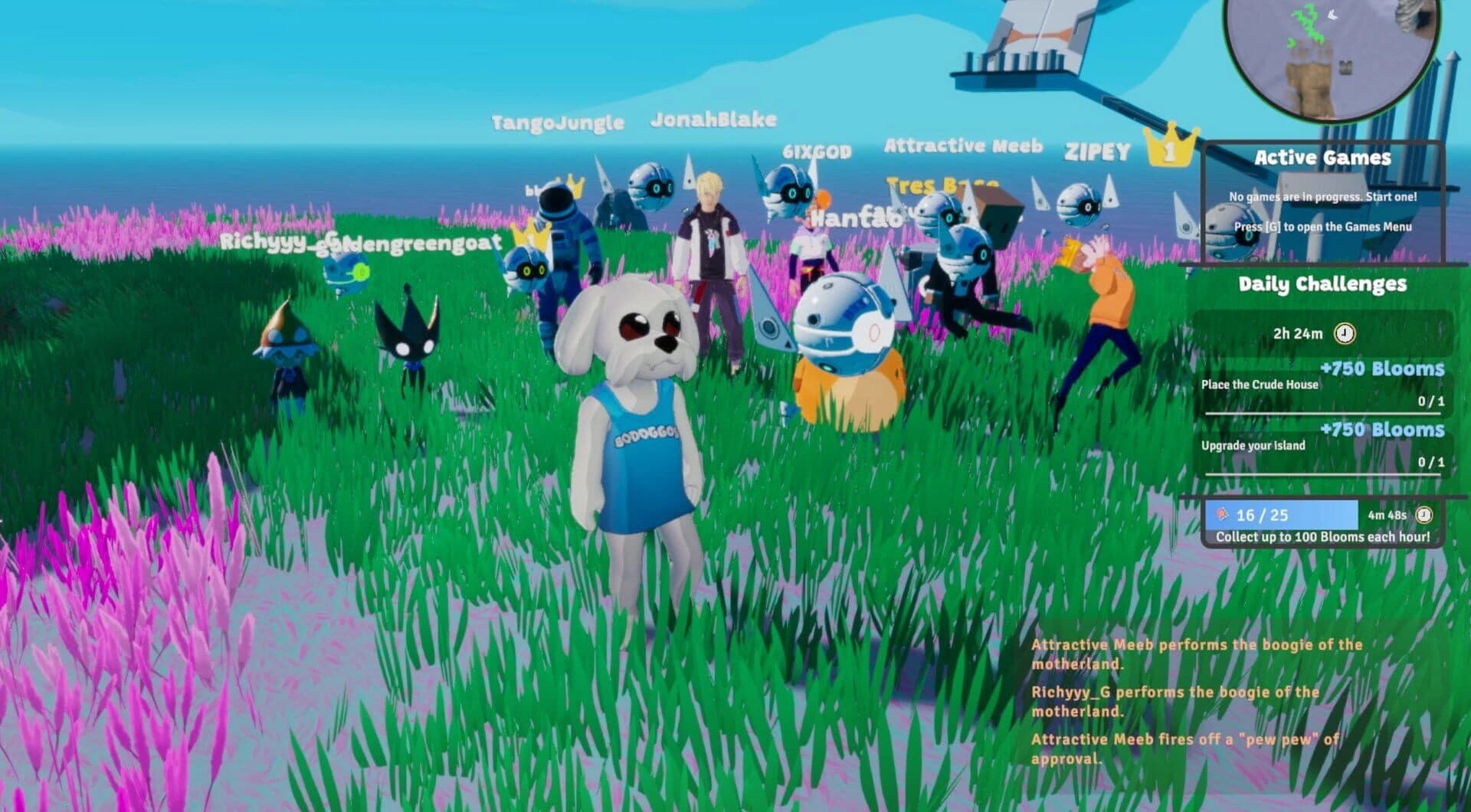Click the compass marker on the minimap
The image size is (1471, 812).
(1332, 15)
